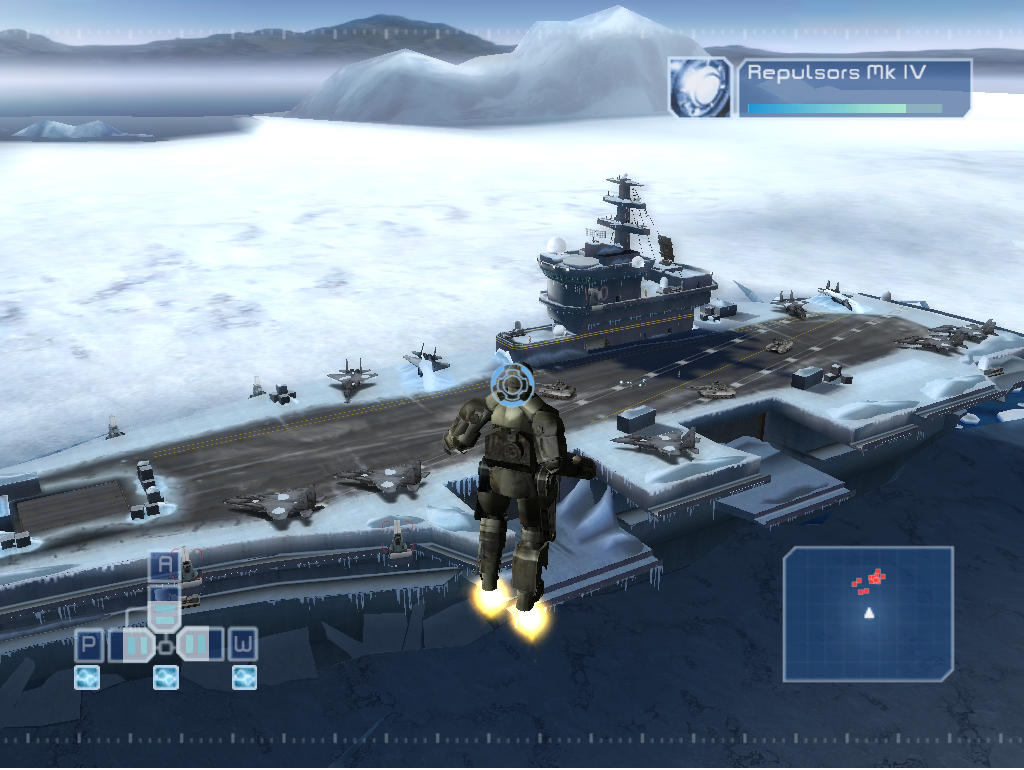Screen dimensions: 1024x770
Task: Select the Repulsors Mk IV weapon icon
Action: click(702, 87)
